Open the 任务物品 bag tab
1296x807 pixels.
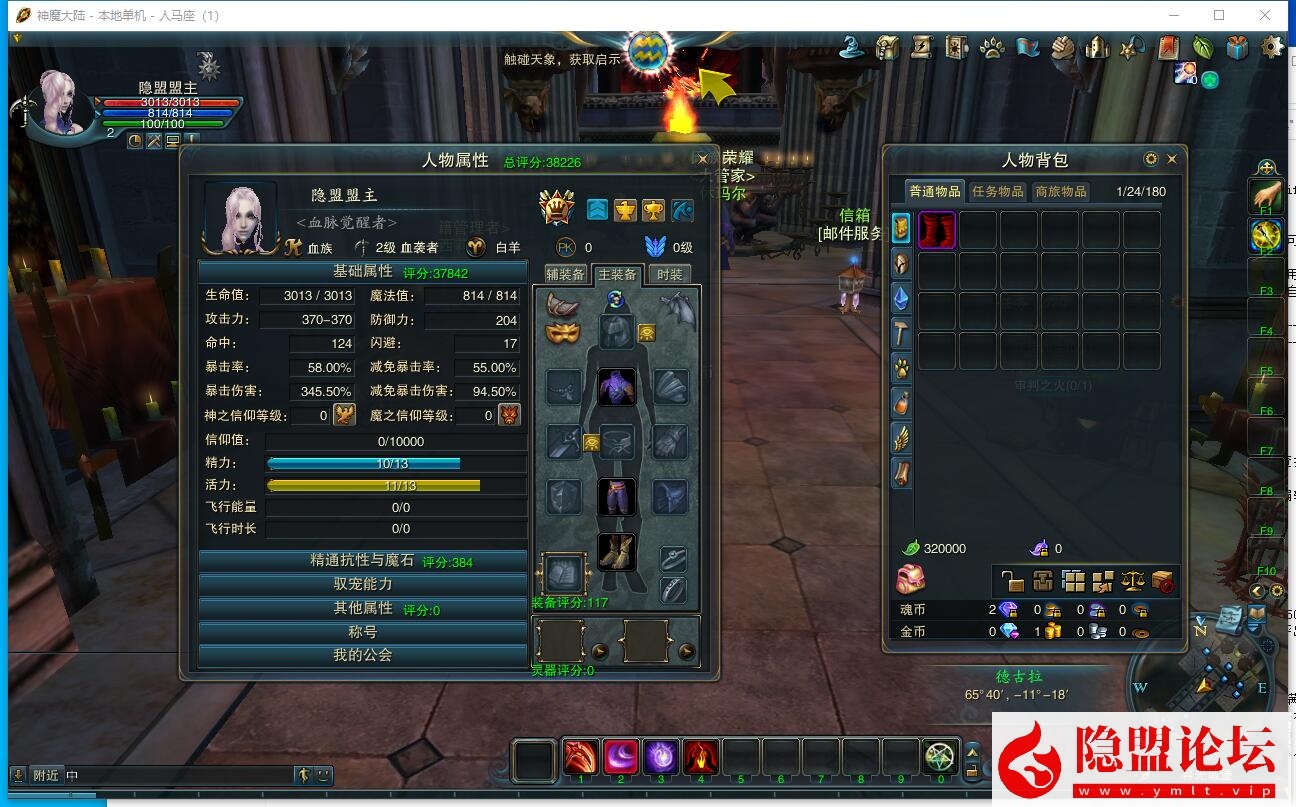tap(997, 191)
